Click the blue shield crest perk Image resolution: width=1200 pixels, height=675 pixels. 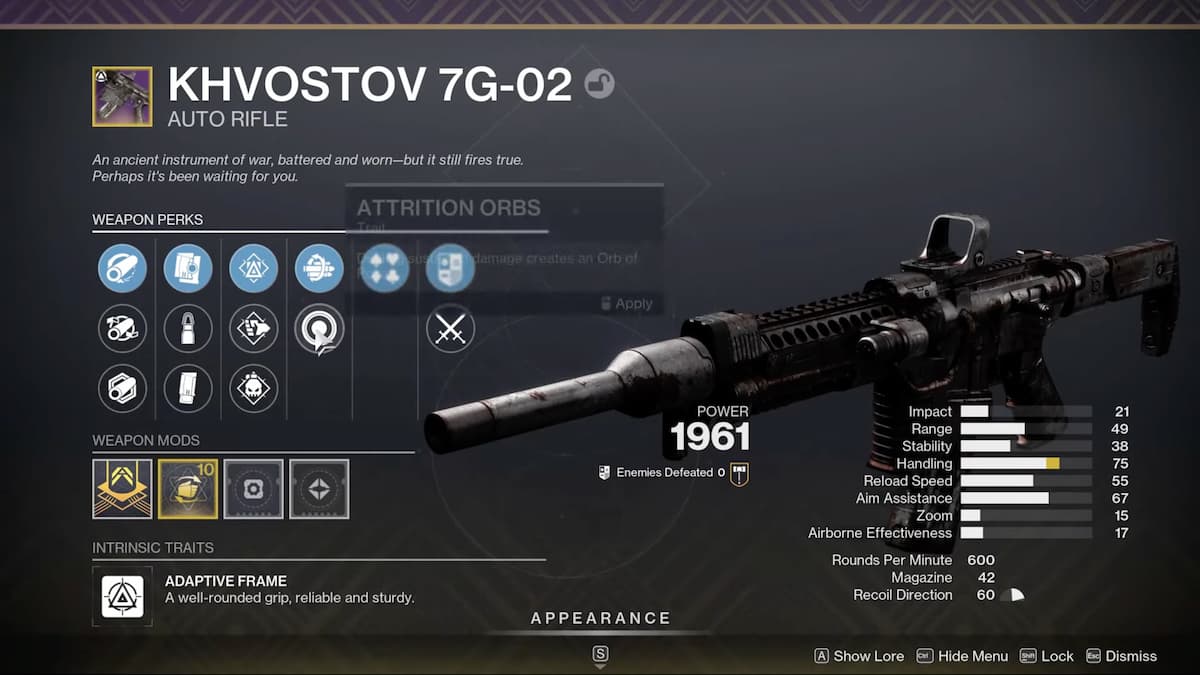(450, 268)
